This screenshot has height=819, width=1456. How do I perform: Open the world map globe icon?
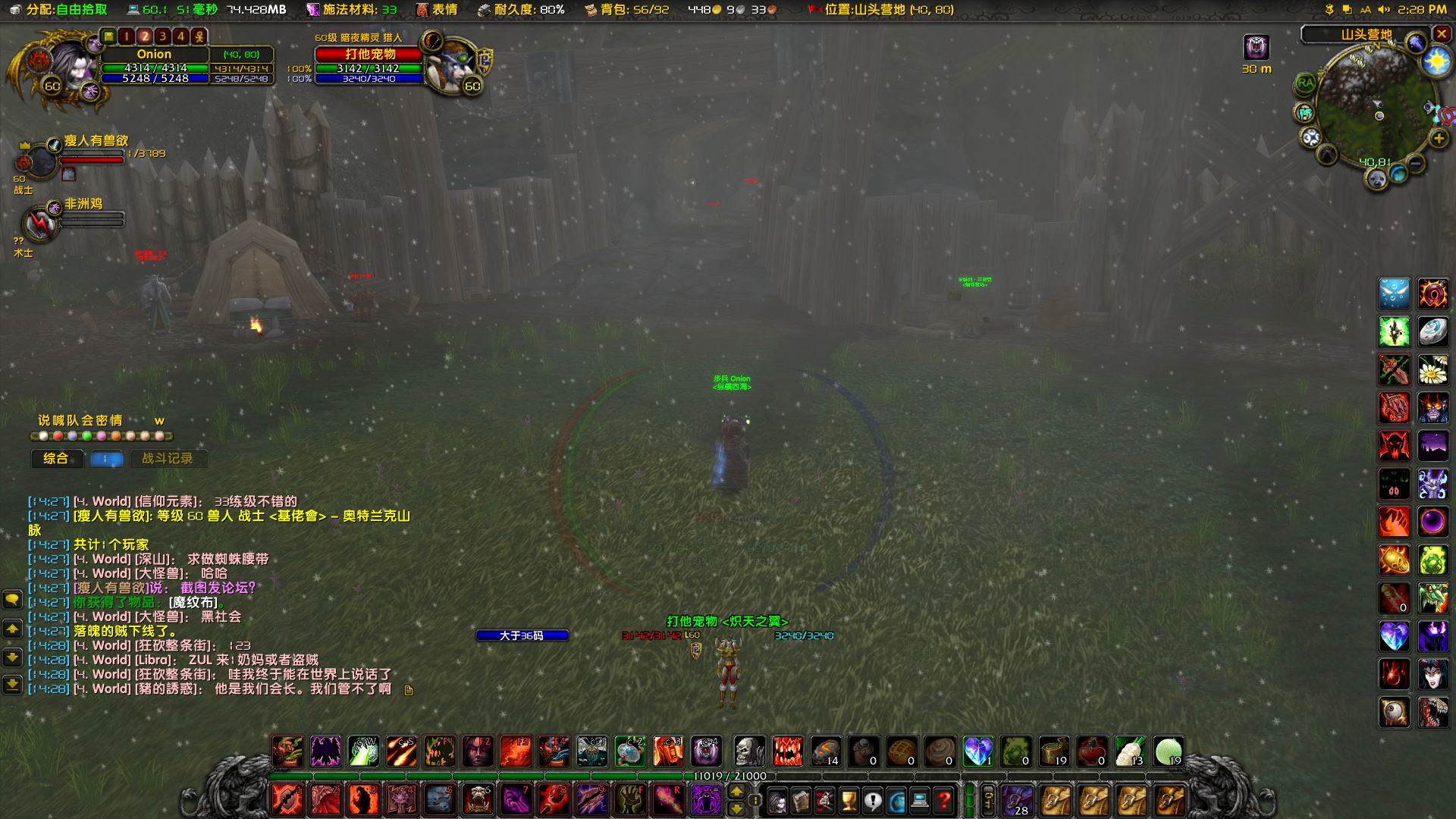(x=897, y=802)
